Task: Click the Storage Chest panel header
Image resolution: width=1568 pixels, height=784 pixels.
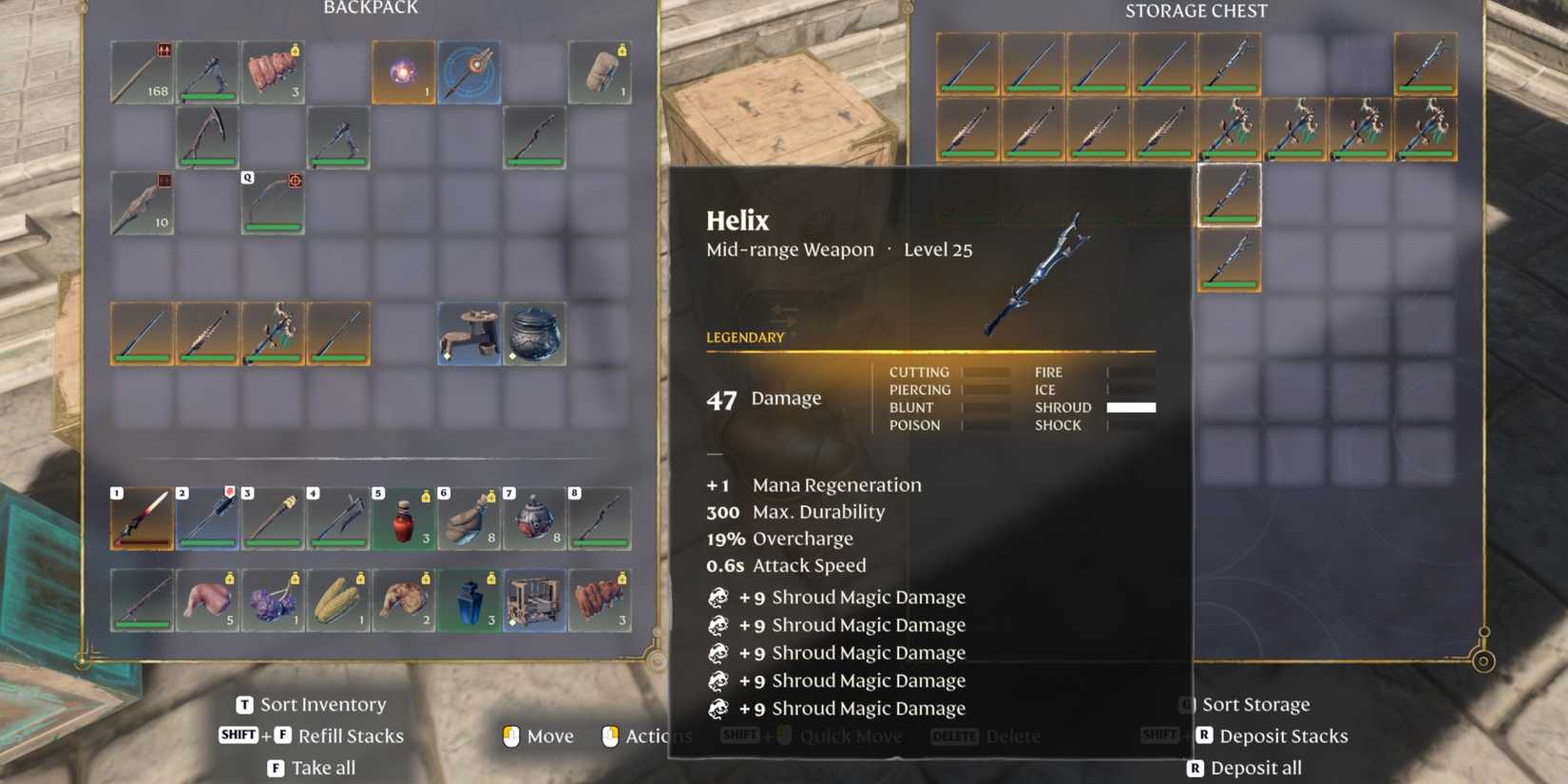Action: 1196,10
